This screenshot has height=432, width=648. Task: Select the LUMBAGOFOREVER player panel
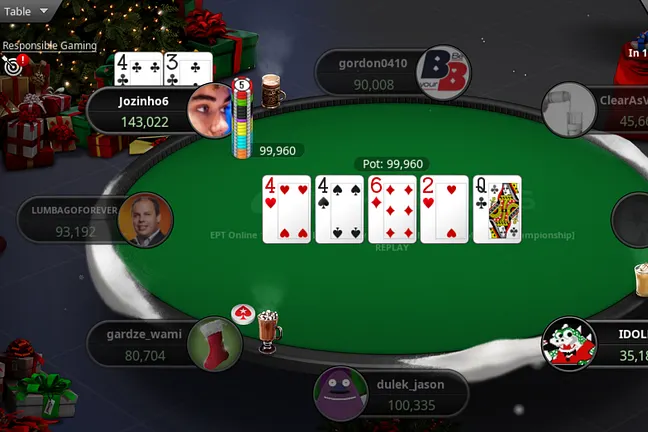coord(70,220)
